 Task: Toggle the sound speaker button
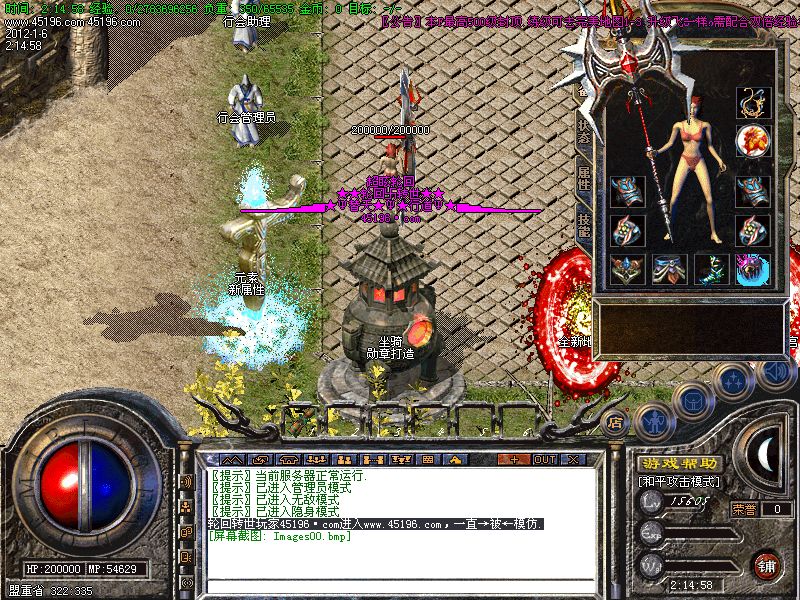[x=773, y=372]
